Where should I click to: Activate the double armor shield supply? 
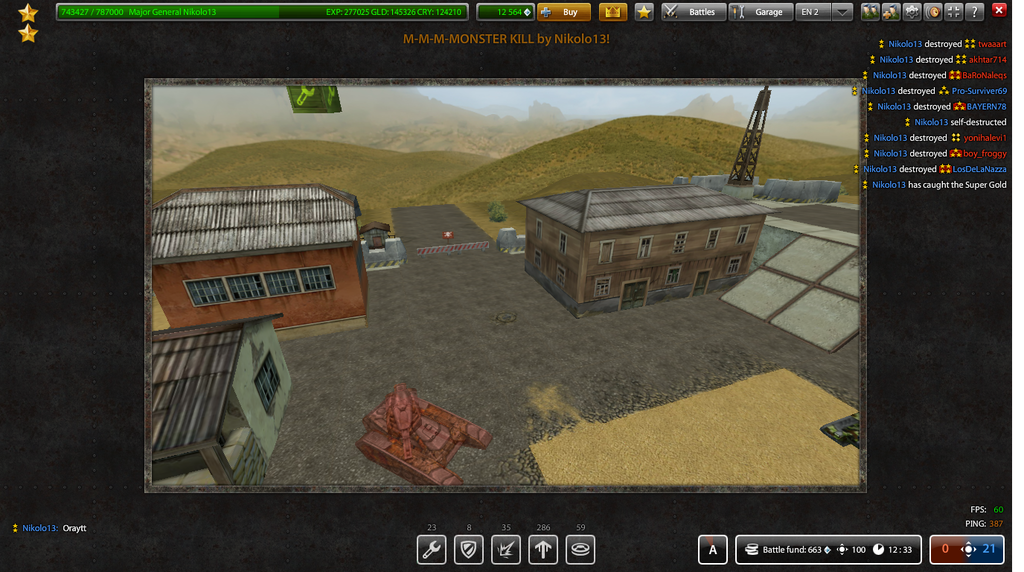(469, 549)
